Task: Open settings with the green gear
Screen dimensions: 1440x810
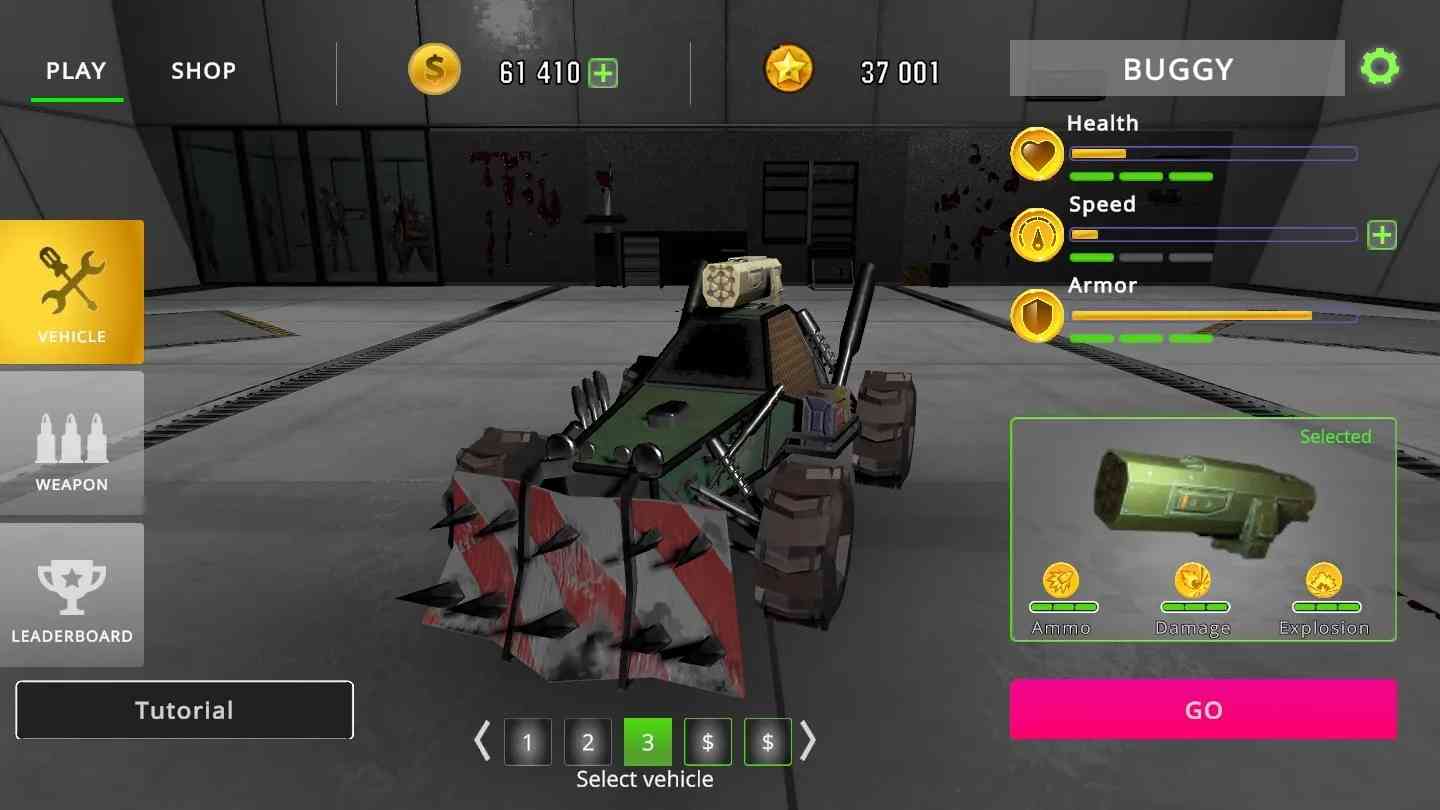Action: click(x=1380, y=68)
